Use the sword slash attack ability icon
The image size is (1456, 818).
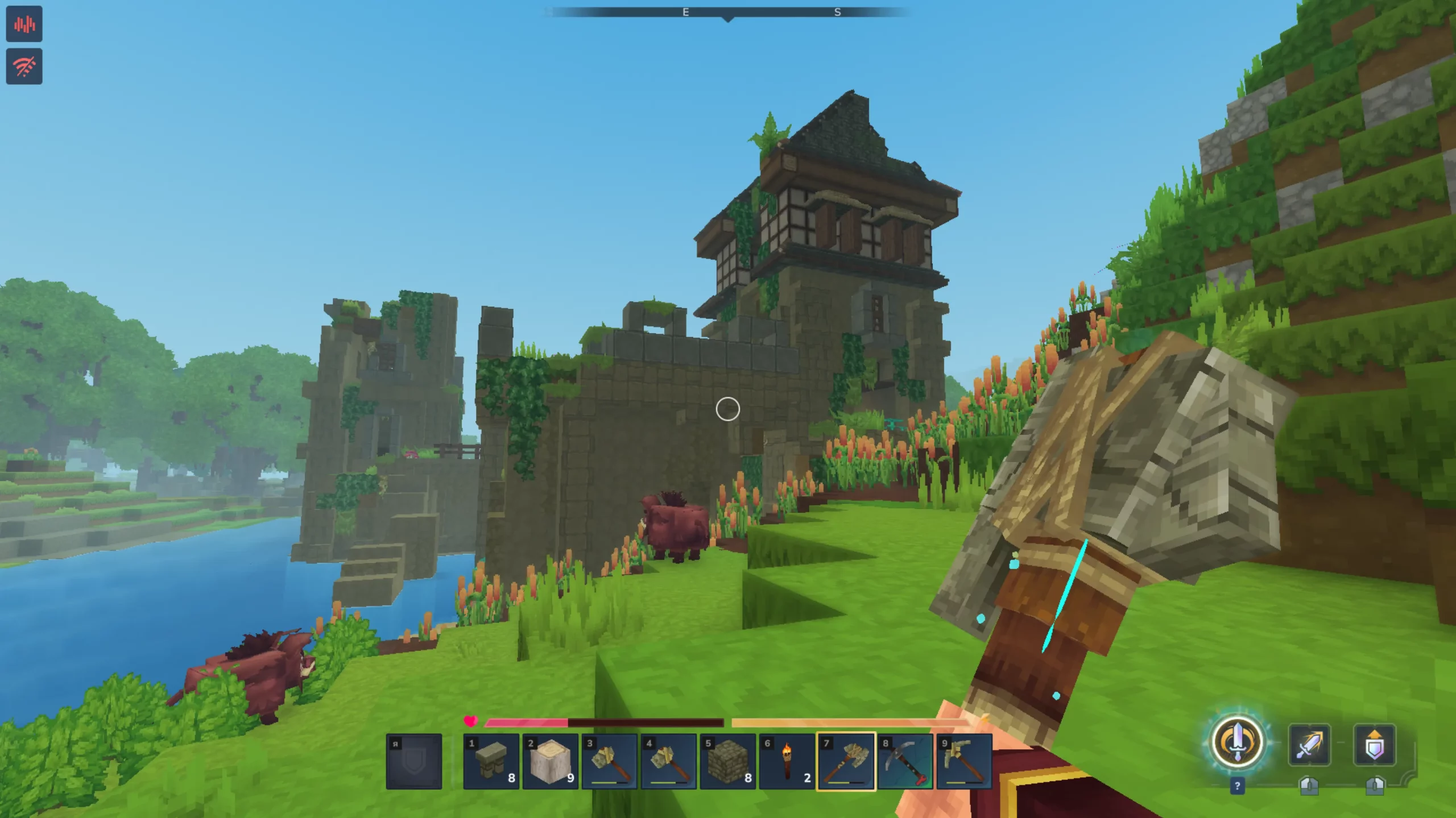(x=1309, y=744)
